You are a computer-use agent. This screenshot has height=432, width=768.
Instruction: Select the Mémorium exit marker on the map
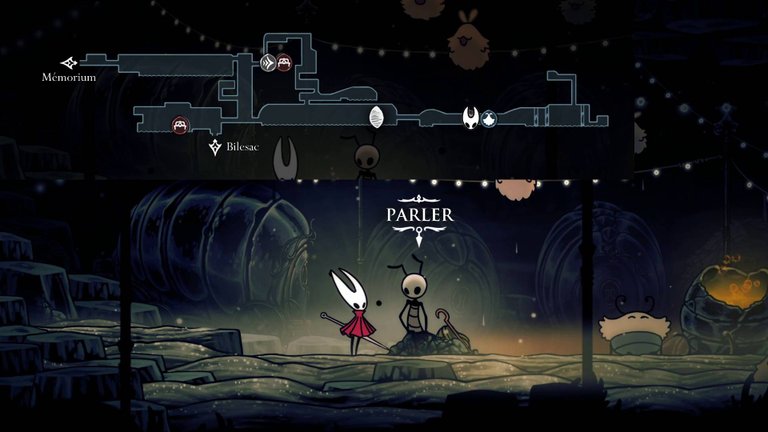click(68, 62)
